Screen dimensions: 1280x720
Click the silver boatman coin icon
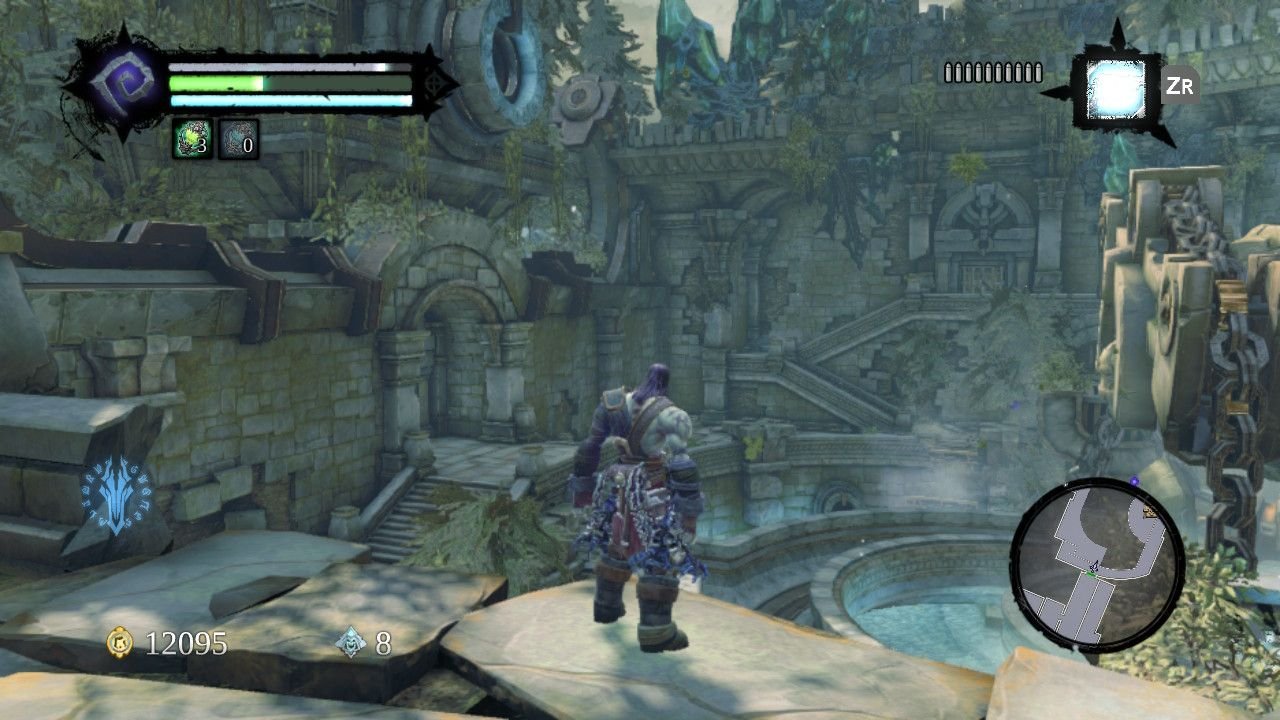tap(352, 643)
